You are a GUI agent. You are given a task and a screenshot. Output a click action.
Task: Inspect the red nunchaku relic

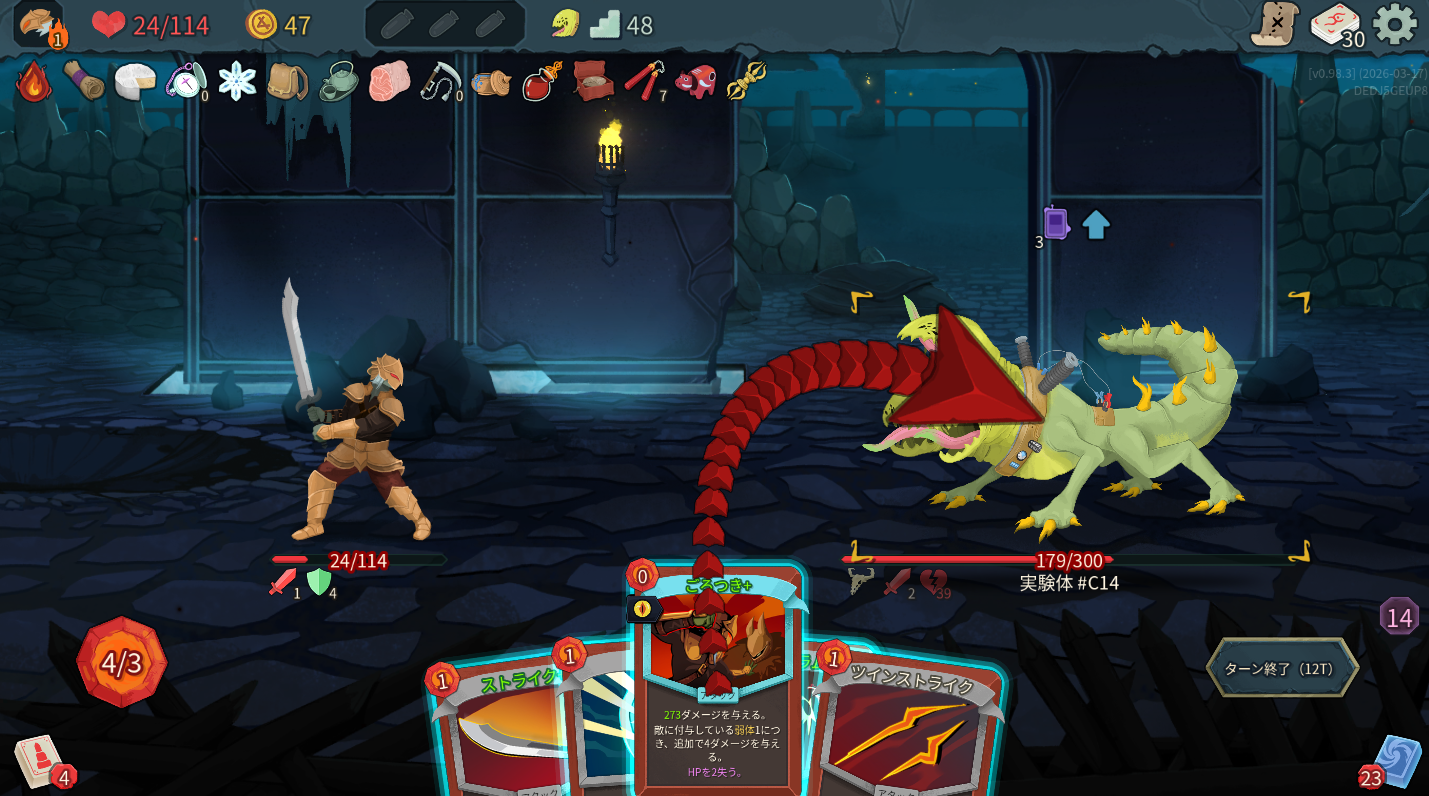[x=644, y=81]
